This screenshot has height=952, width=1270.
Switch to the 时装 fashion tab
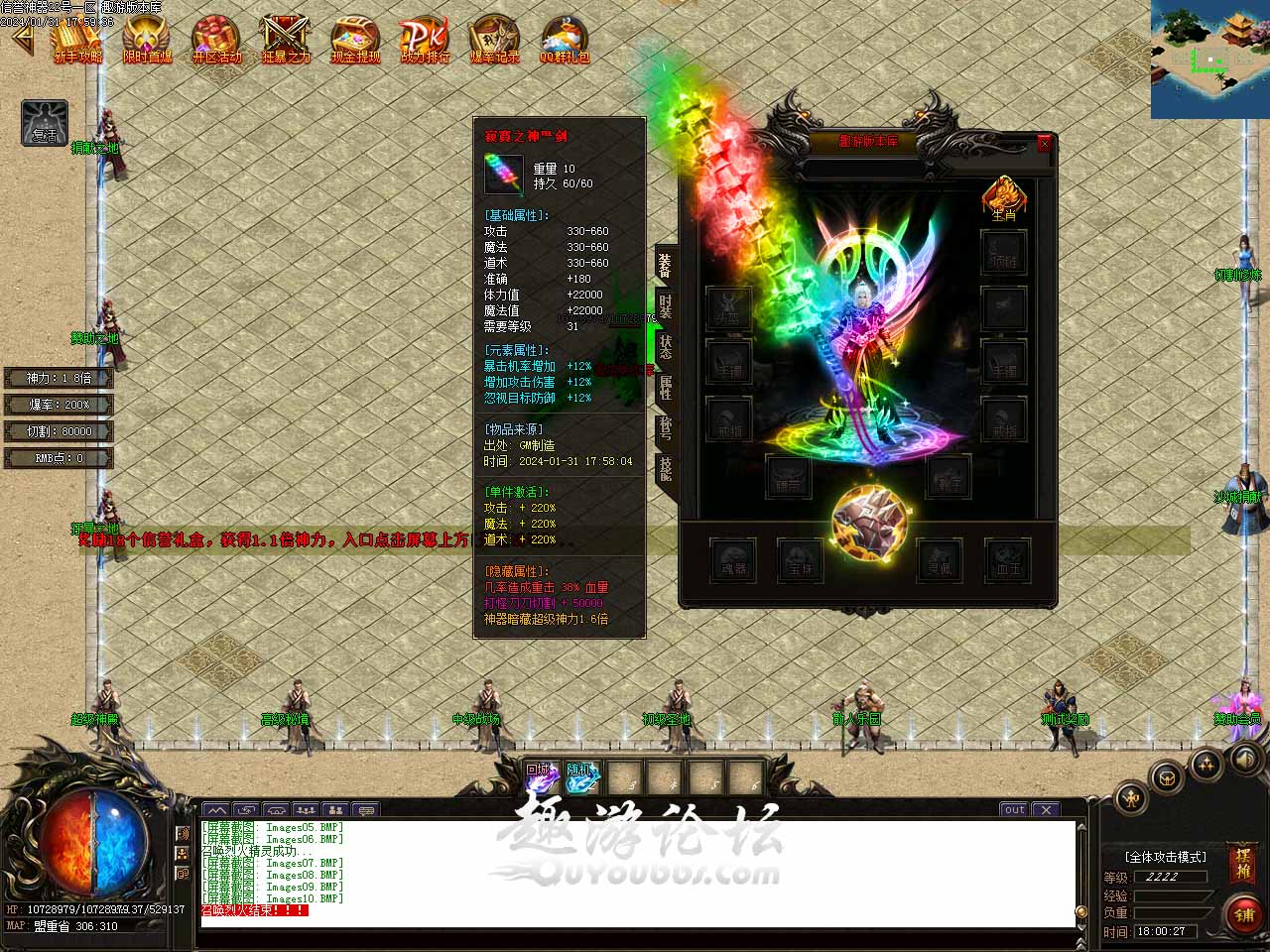click(x=665, y=307)
